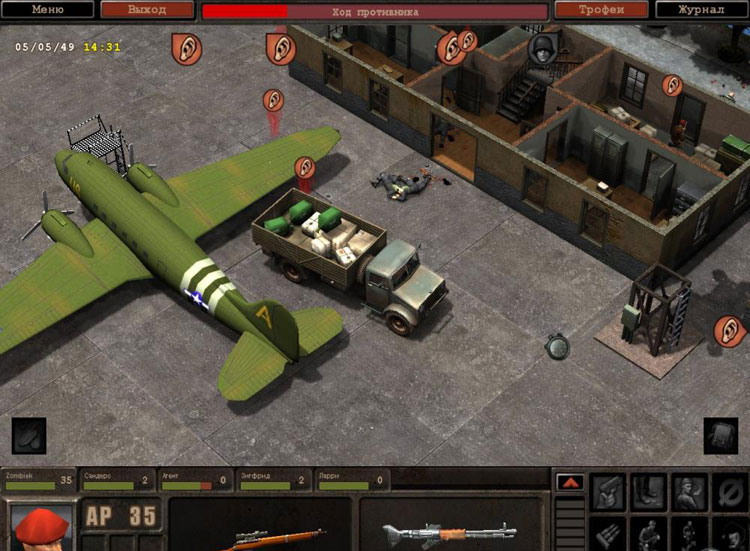Image resolution: width=750 pixels, height=551 pixels.
Task: Click the crossed-circle cancel action icon
Action: pyautogui.click(x=731, y=492)
